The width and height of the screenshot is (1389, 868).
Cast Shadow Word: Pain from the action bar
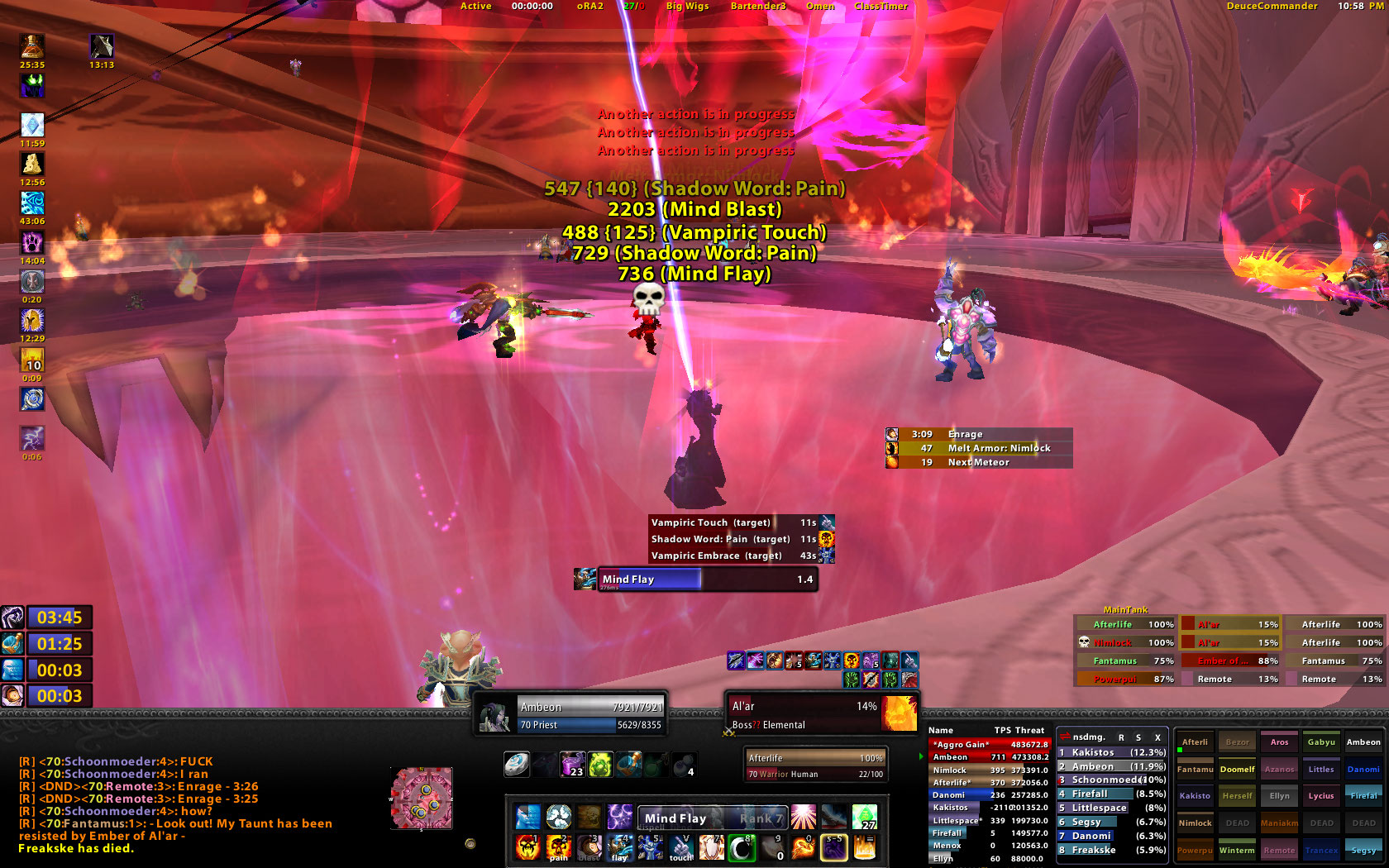559,847
